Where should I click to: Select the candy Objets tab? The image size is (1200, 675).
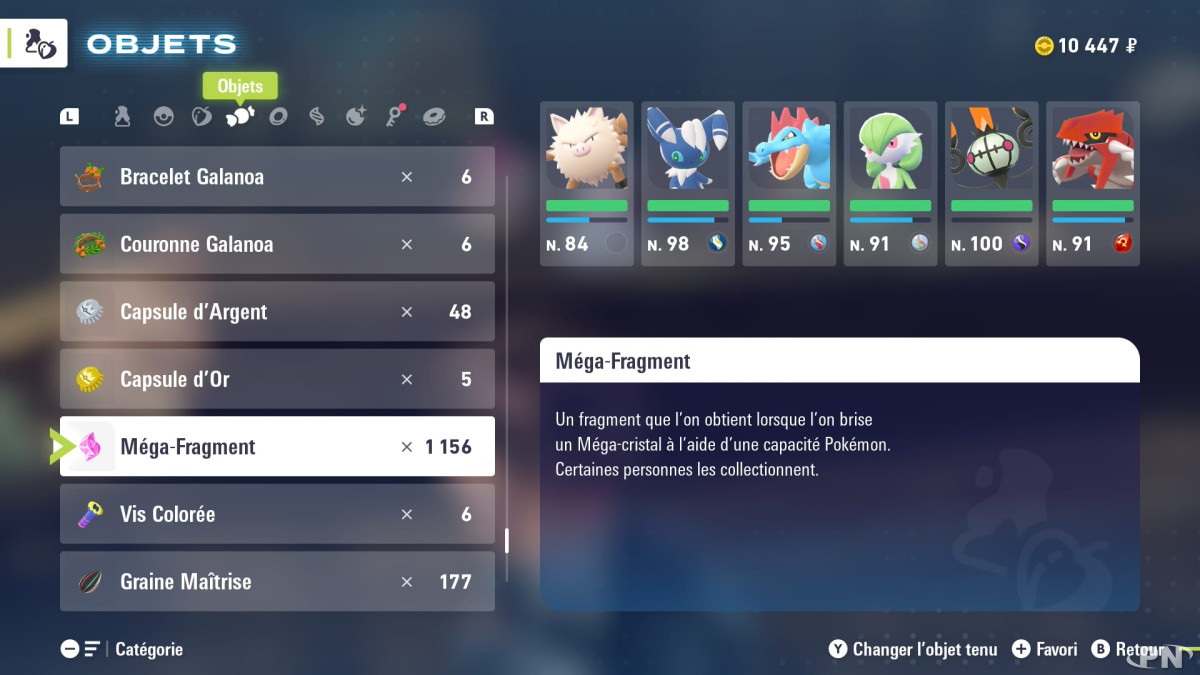click(x=240, y=117)
